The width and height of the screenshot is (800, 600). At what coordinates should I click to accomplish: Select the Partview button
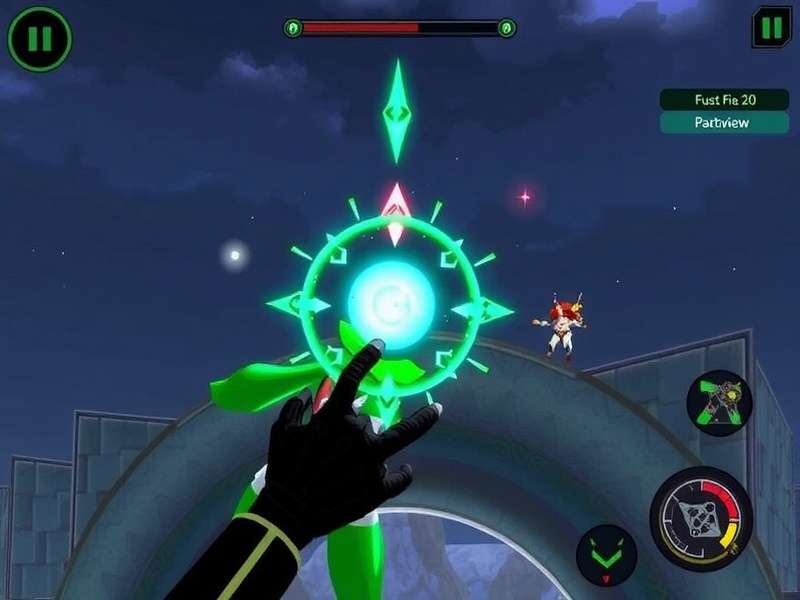pos(724,123)
